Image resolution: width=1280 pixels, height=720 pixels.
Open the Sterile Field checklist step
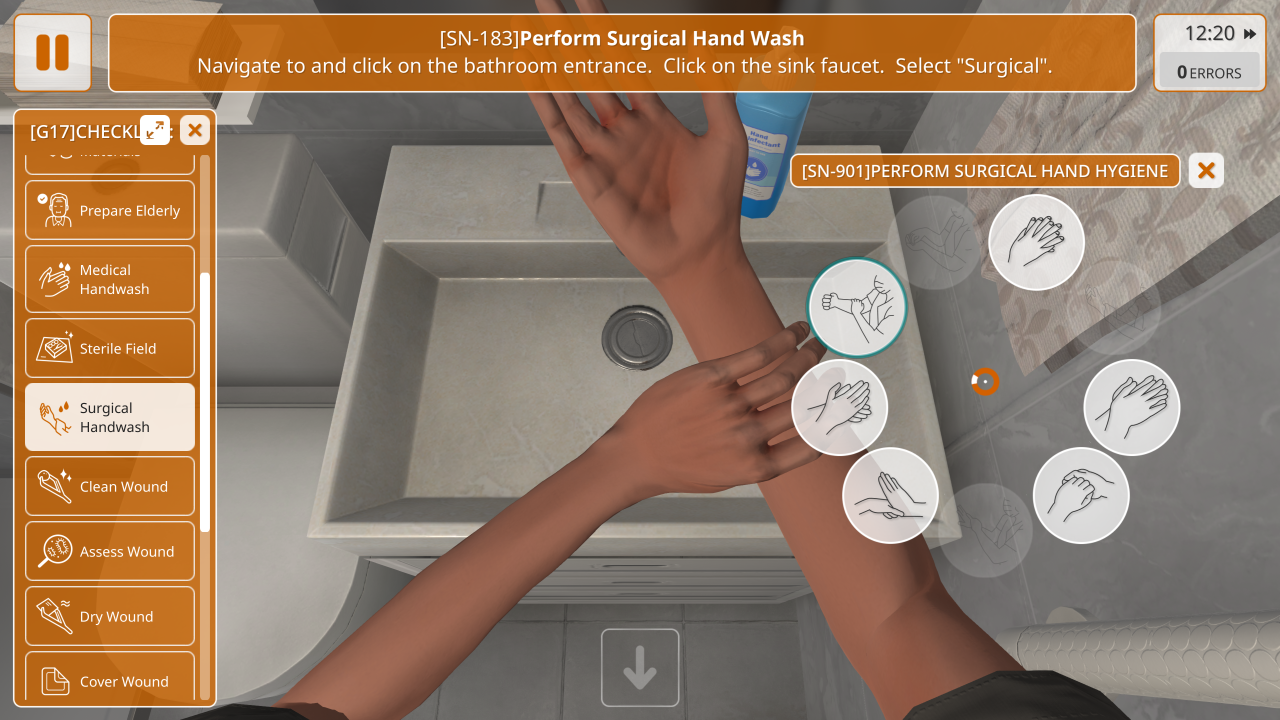coord(110,348)
